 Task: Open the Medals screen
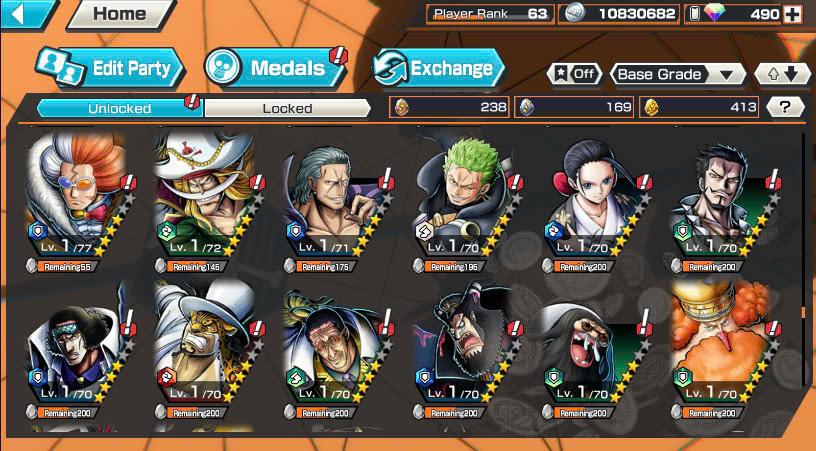coord(274,68)
